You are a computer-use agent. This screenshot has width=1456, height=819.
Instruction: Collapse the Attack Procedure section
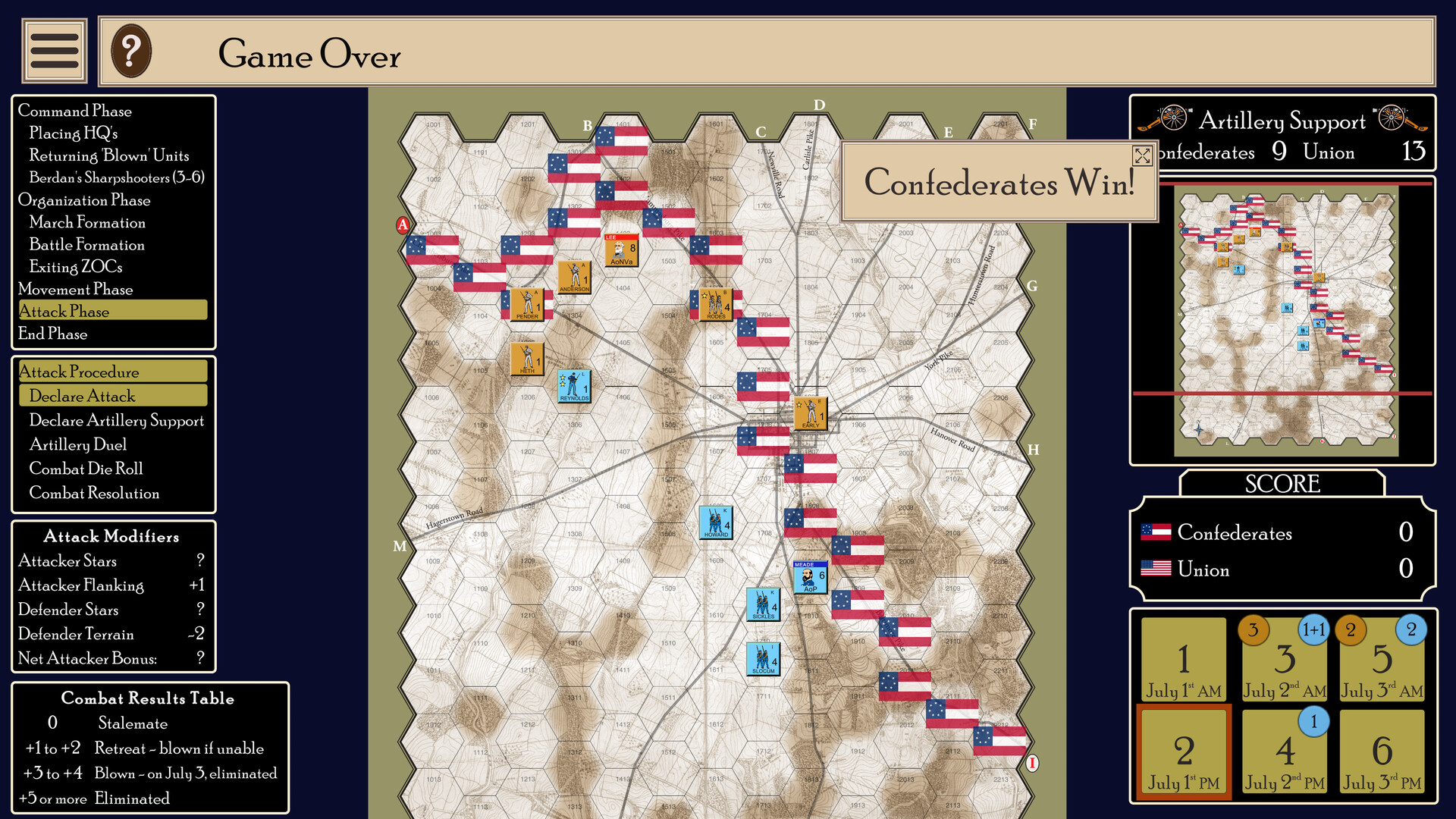tap(110, 371)
